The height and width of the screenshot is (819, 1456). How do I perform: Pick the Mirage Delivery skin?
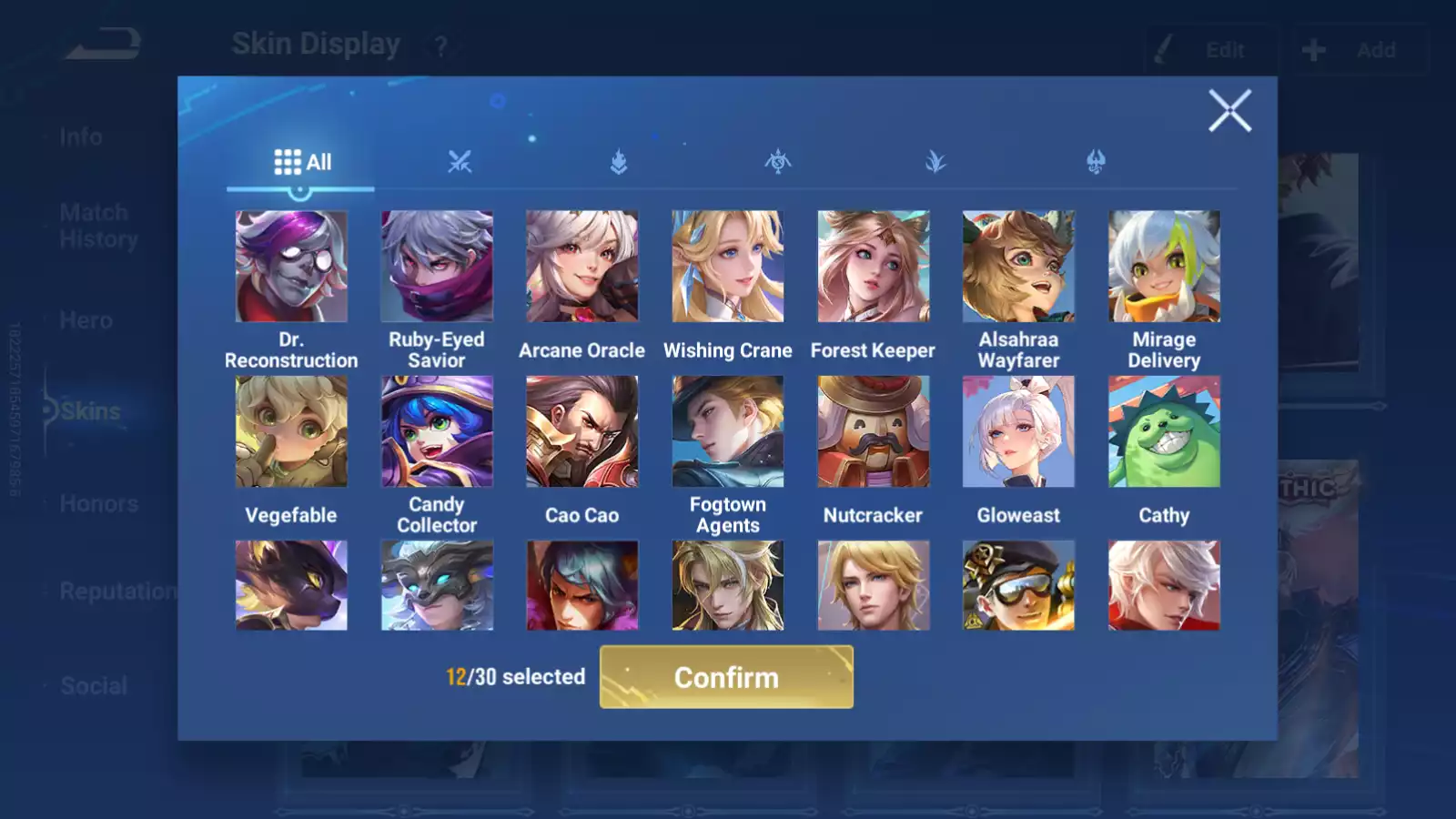click(1164, 267)
